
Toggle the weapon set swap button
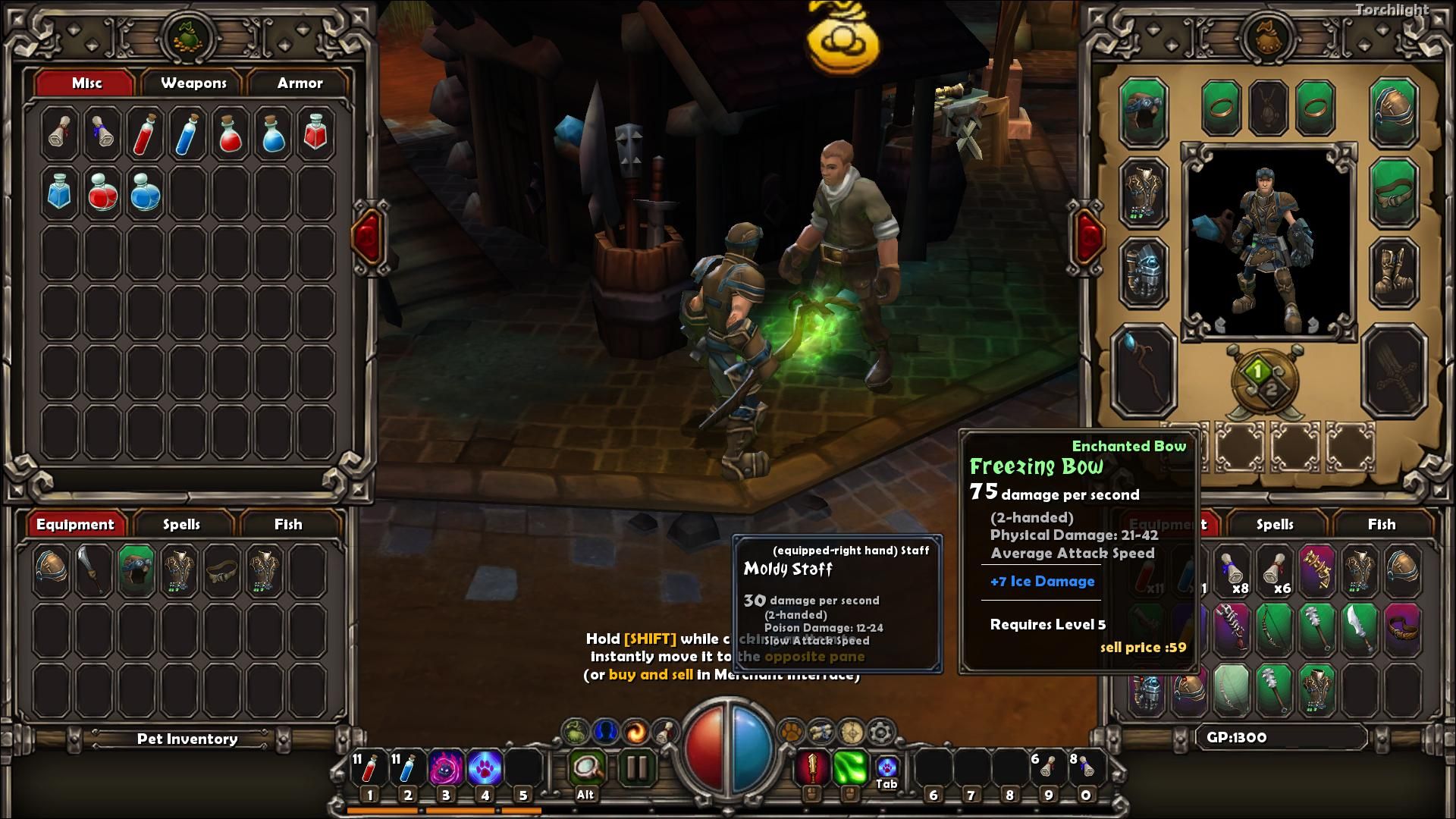(x=1265, y=379)
